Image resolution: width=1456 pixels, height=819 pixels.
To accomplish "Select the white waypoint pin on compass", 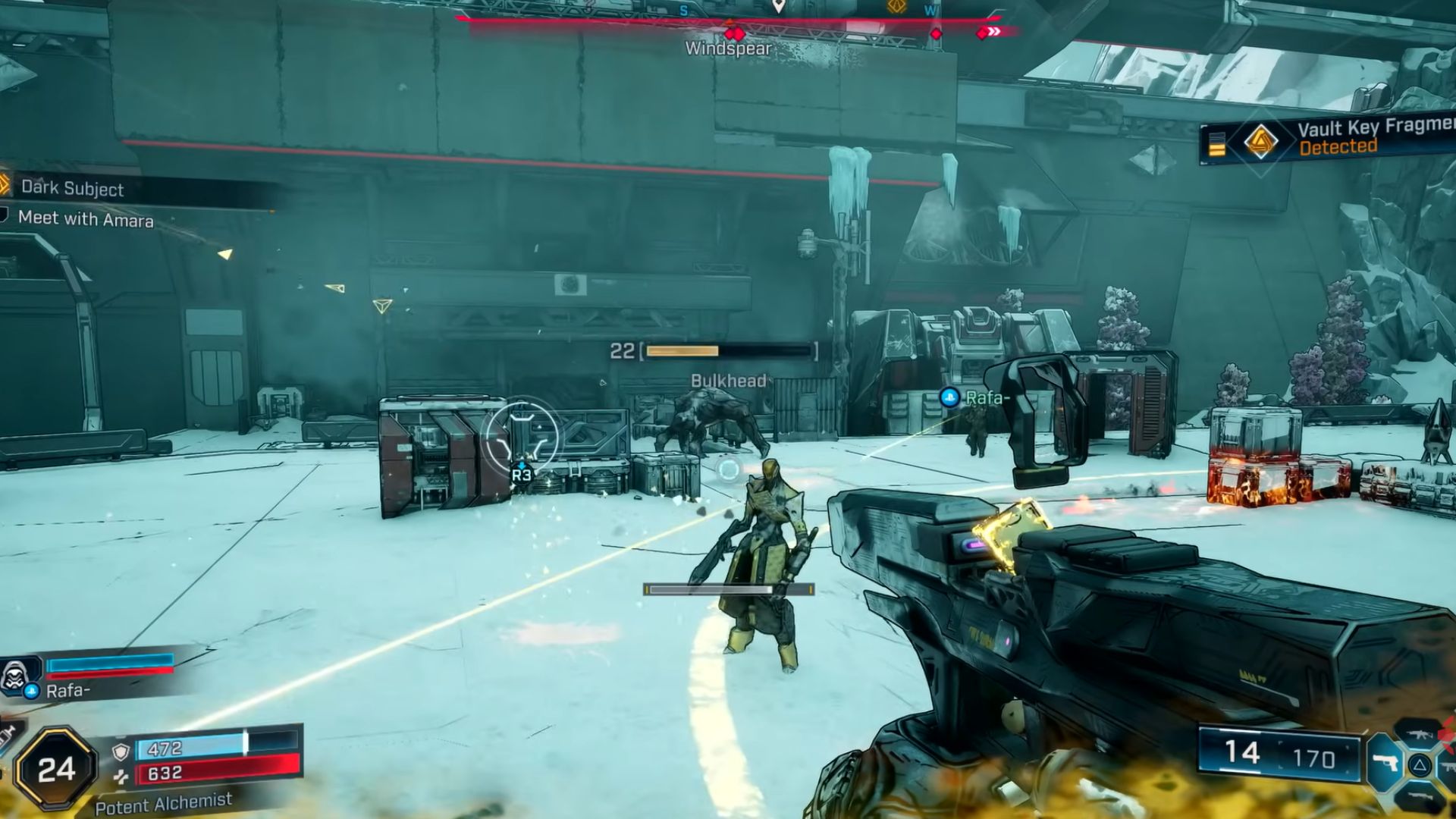I will [x=777, y=7].
